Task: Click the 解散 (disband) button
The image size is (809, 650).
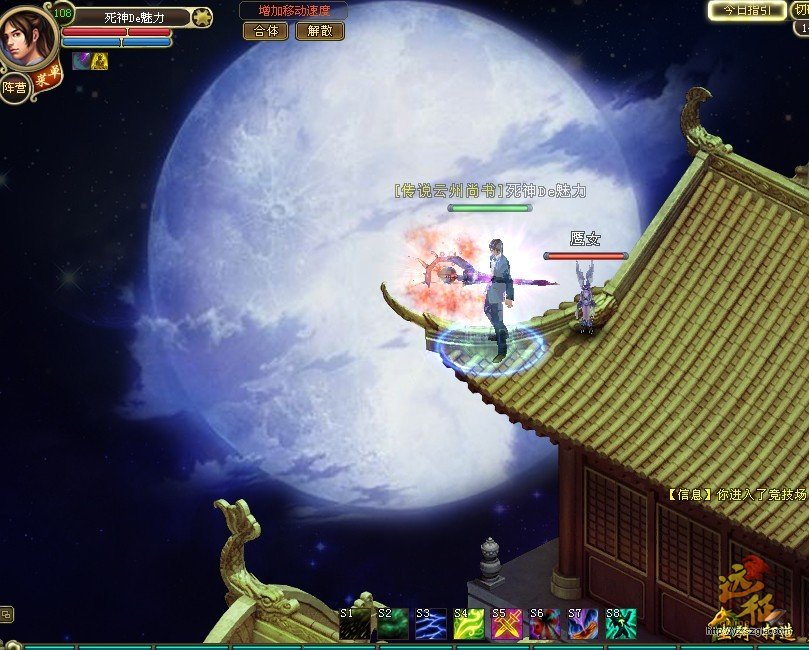Action: [x=320, y=31]
